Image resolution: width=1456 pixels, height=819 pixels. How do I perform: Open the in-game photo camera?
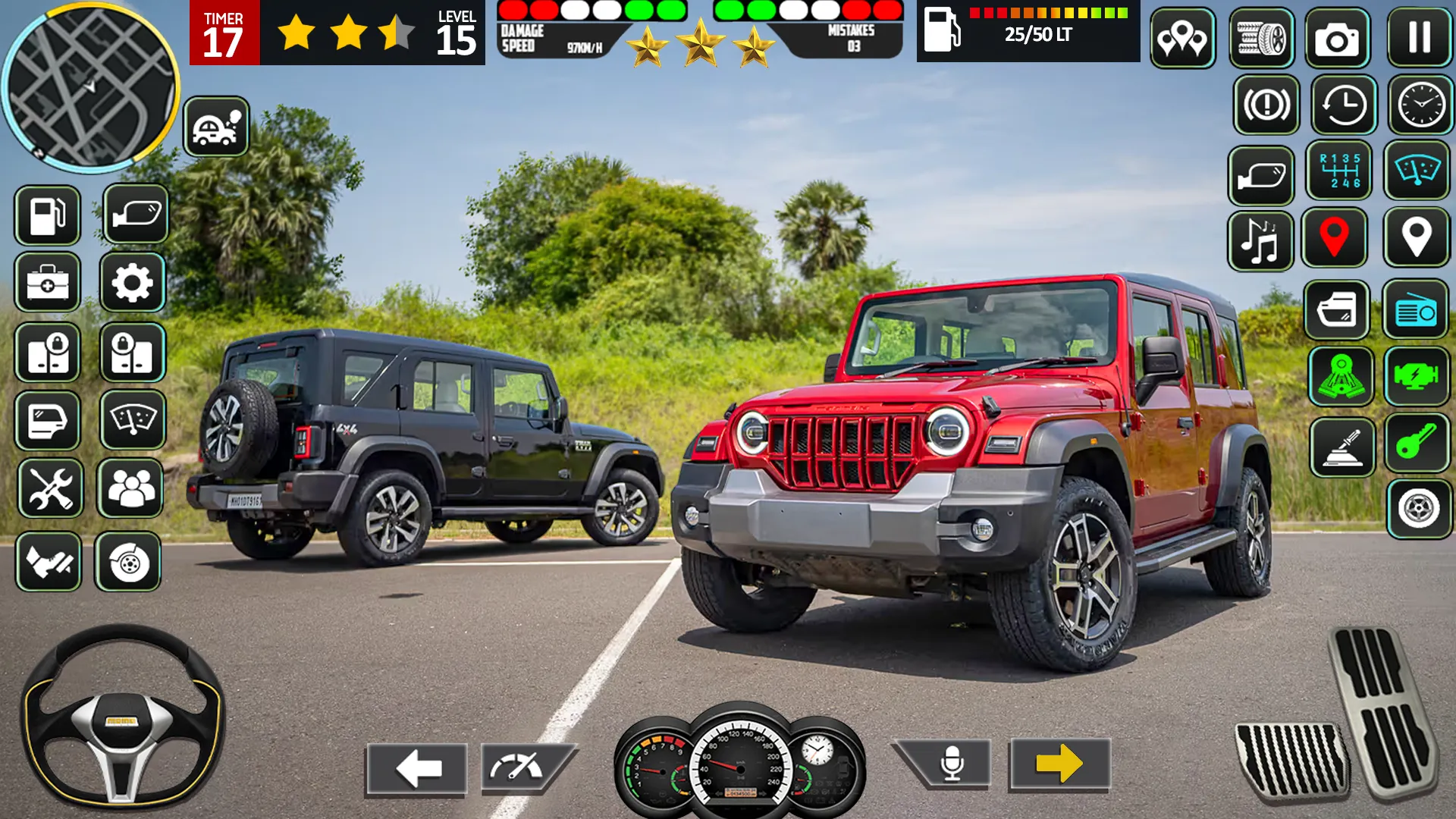[1338, 39]
